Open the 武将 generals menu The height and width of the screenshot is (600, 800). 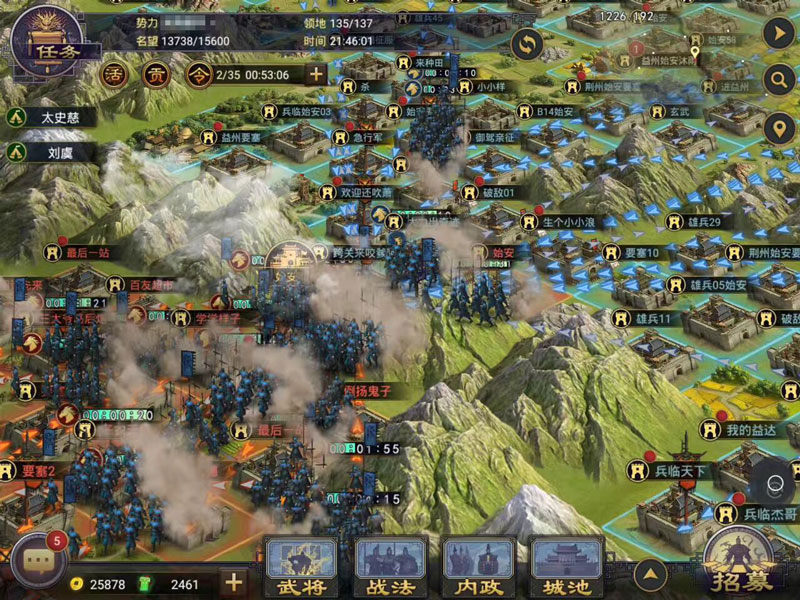pyautogui.click(x=301, y=568)
